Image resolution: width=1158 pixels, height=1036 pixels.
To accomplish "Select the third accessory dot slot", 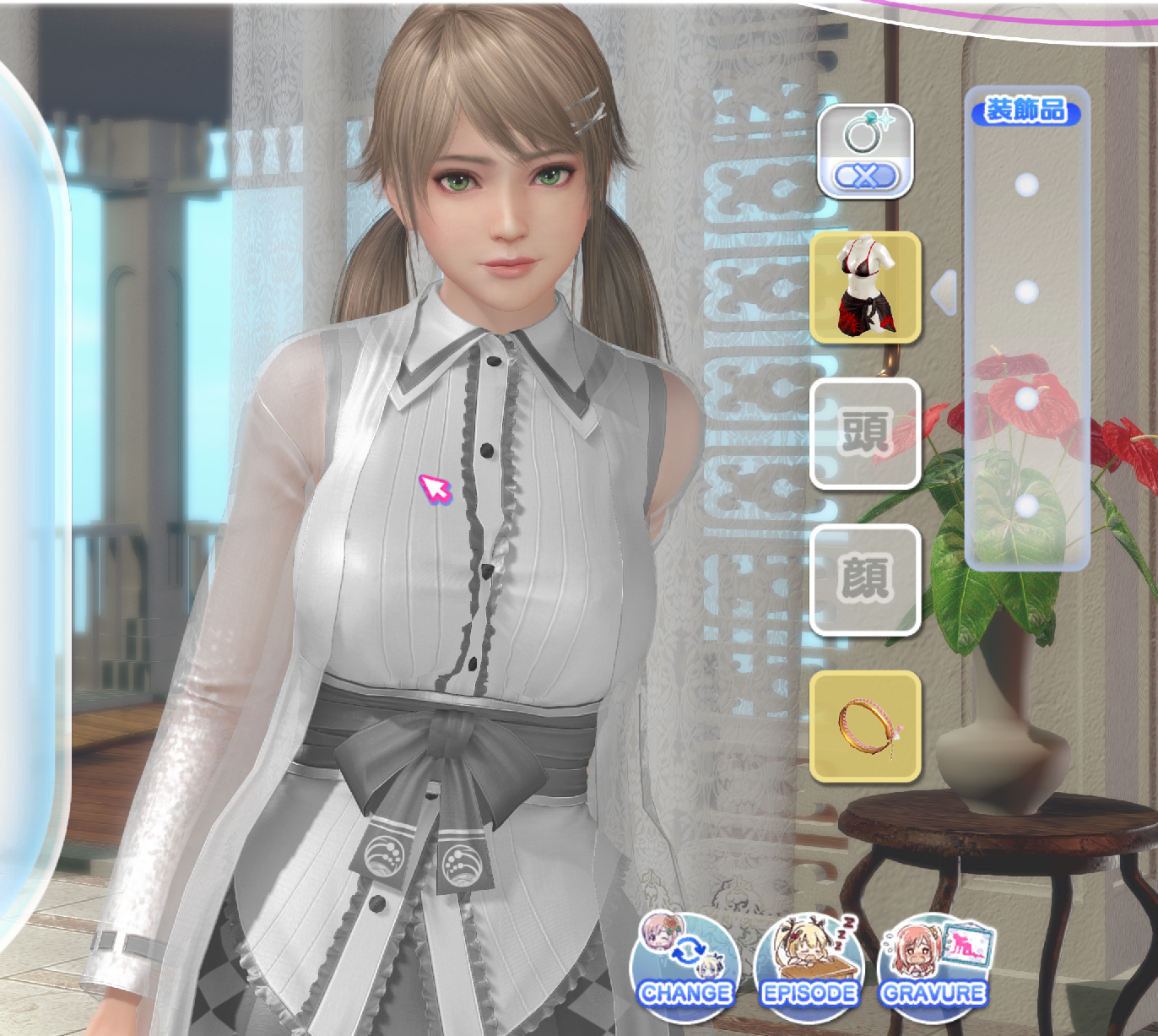I will tap(1027, 397).
